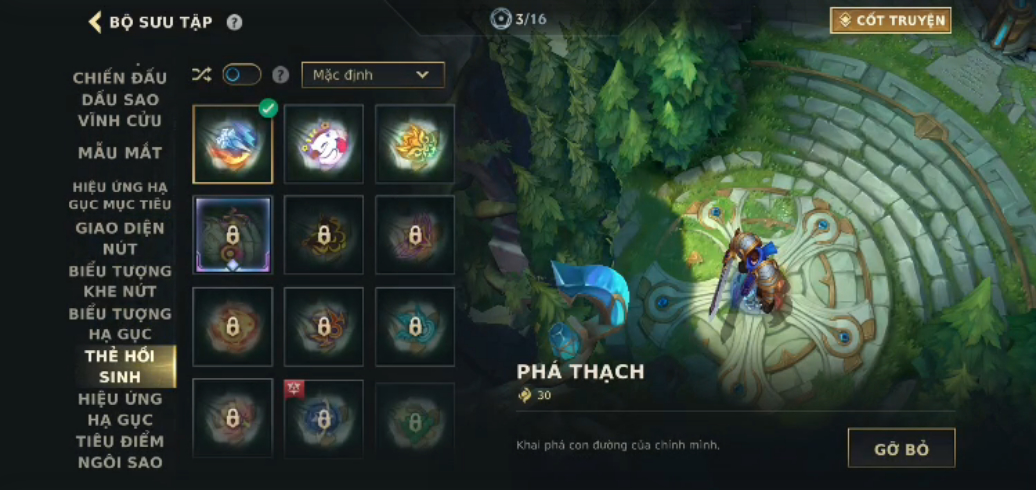This screenshot has width=1036, height=490.
Task: Toggle the switch beside the shuffle icon
Action: pyautogui.click(x=241, y=75)
